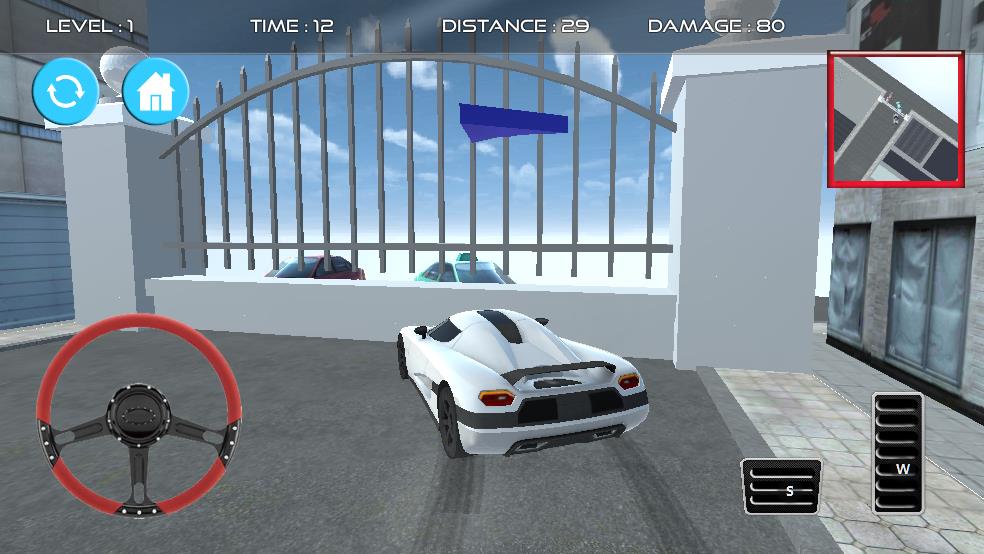Tap the W accelerator pedal

pos(898,454)
